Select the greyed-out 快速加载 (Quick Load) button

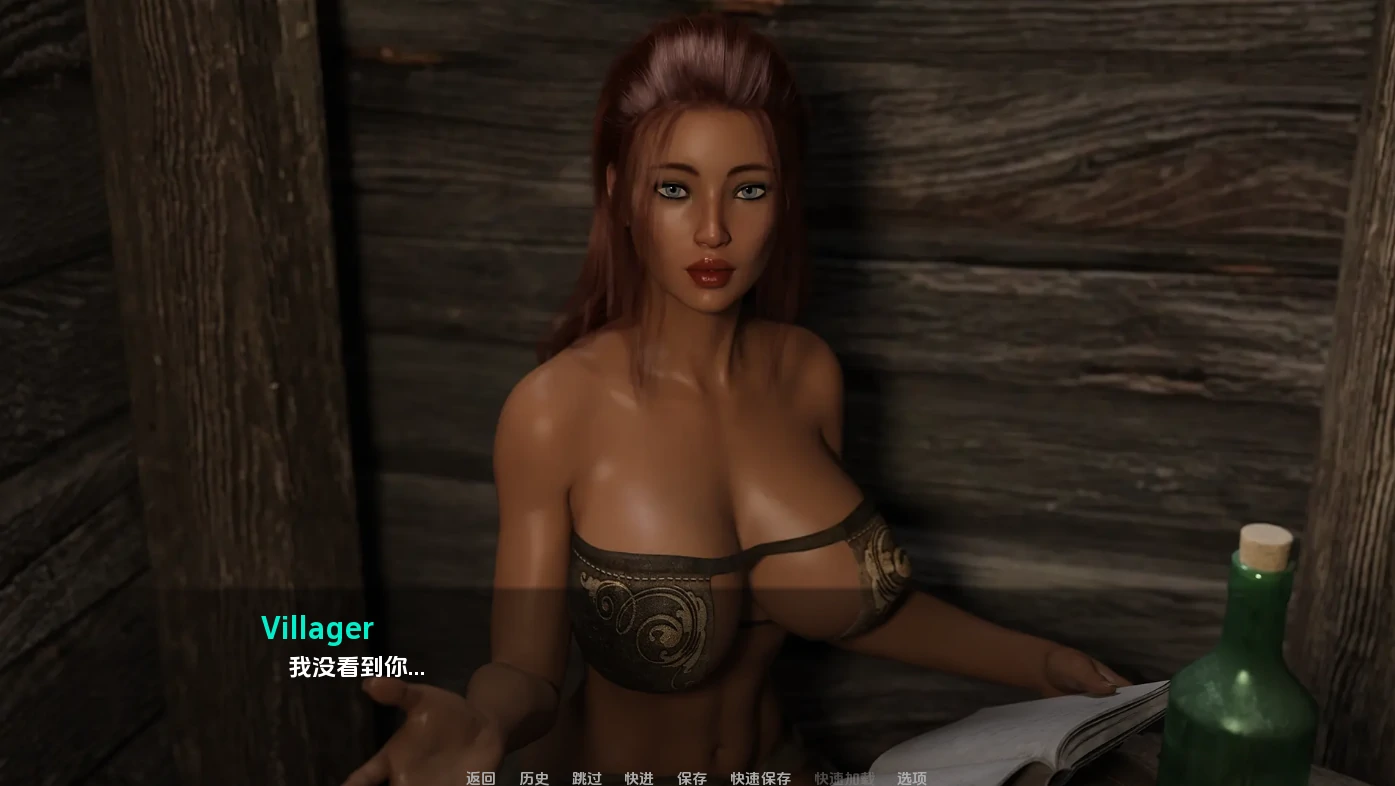click(844, 778)
